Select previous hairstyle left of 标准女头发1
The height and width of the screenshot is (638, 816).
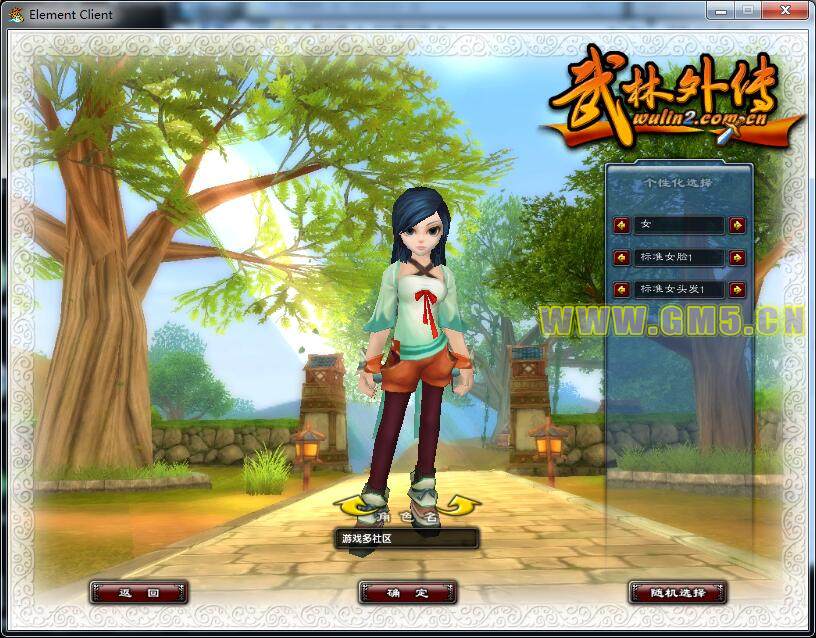pos(621,290)
